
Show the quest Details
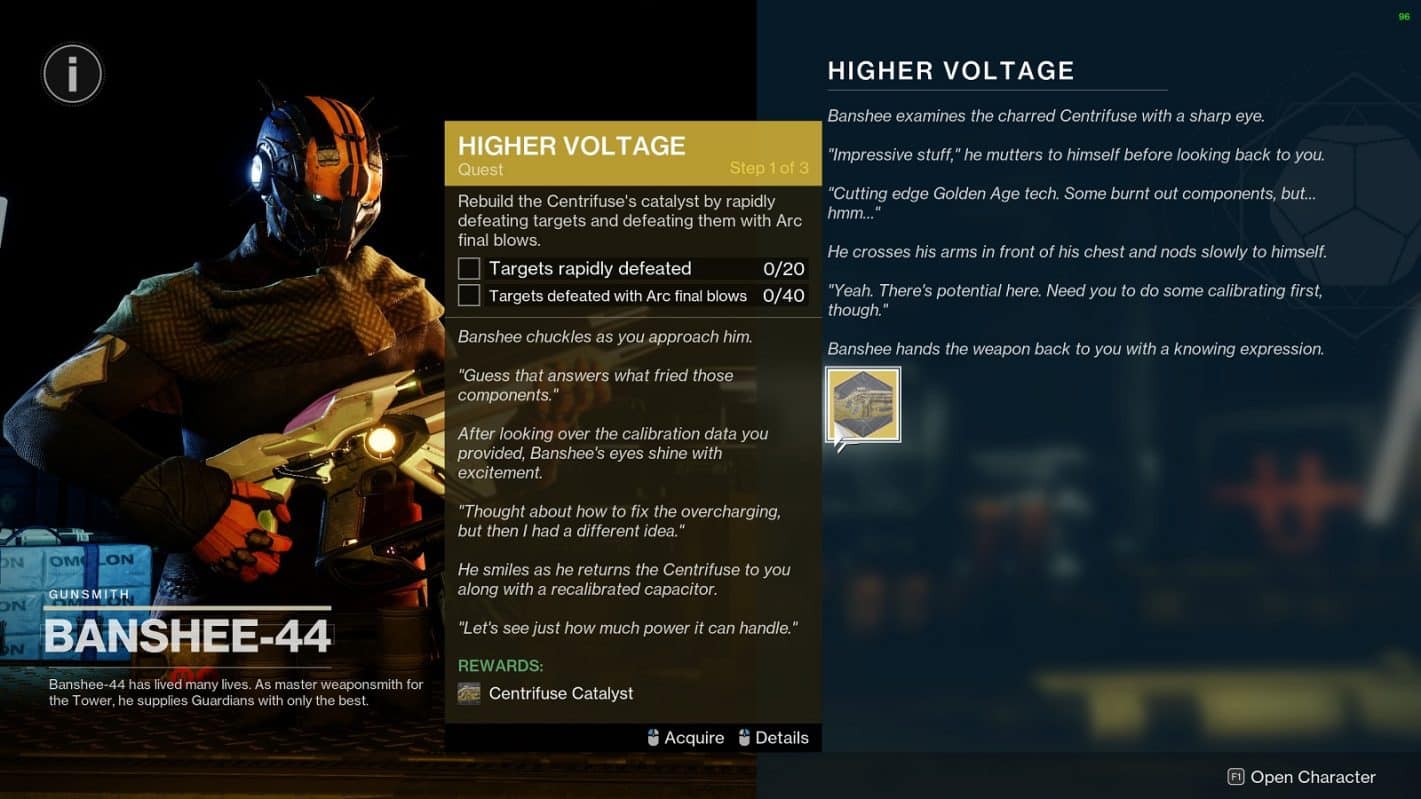tap(773, 738)
